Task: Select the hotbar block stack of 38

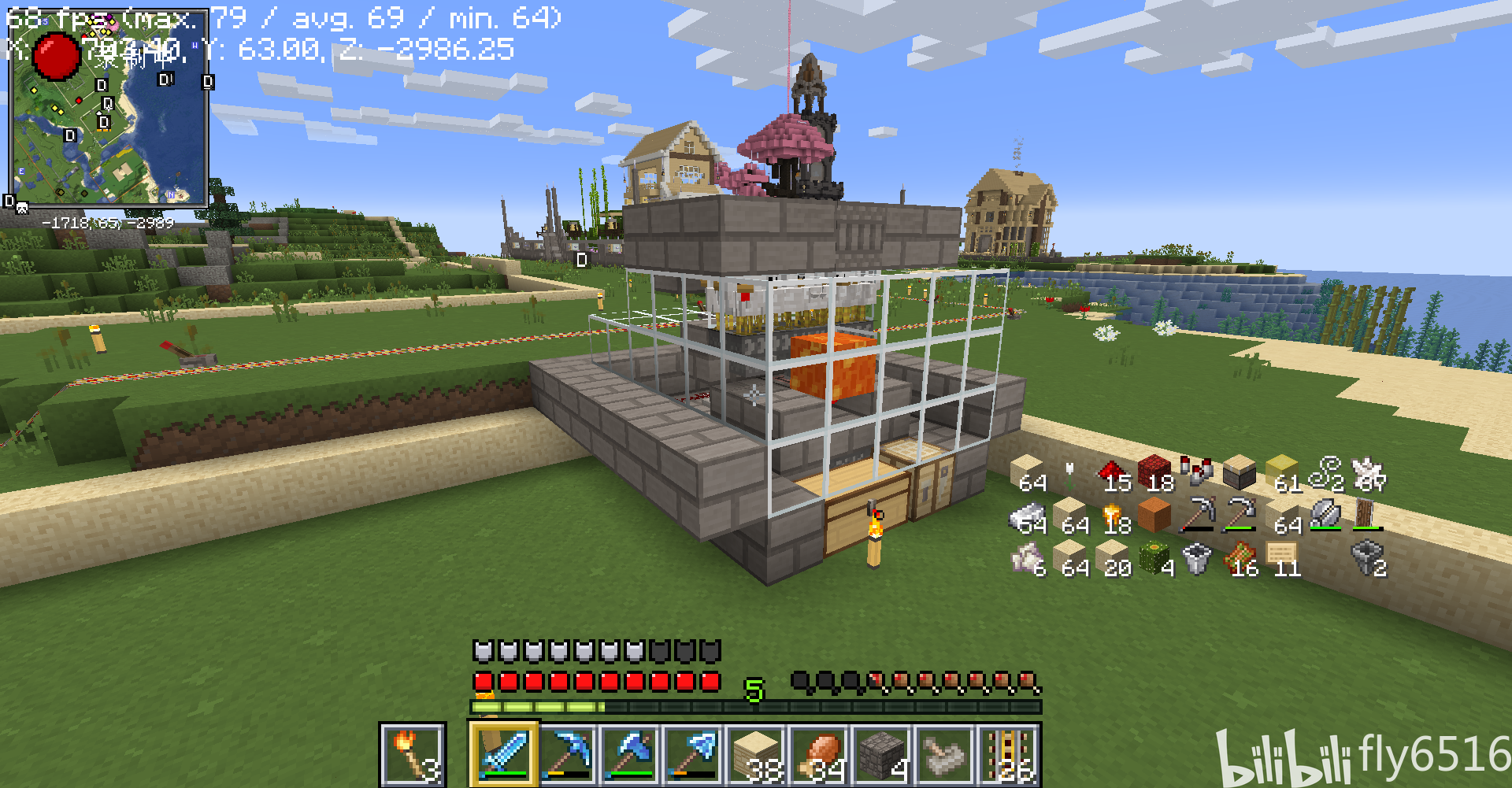Action: 757,753
